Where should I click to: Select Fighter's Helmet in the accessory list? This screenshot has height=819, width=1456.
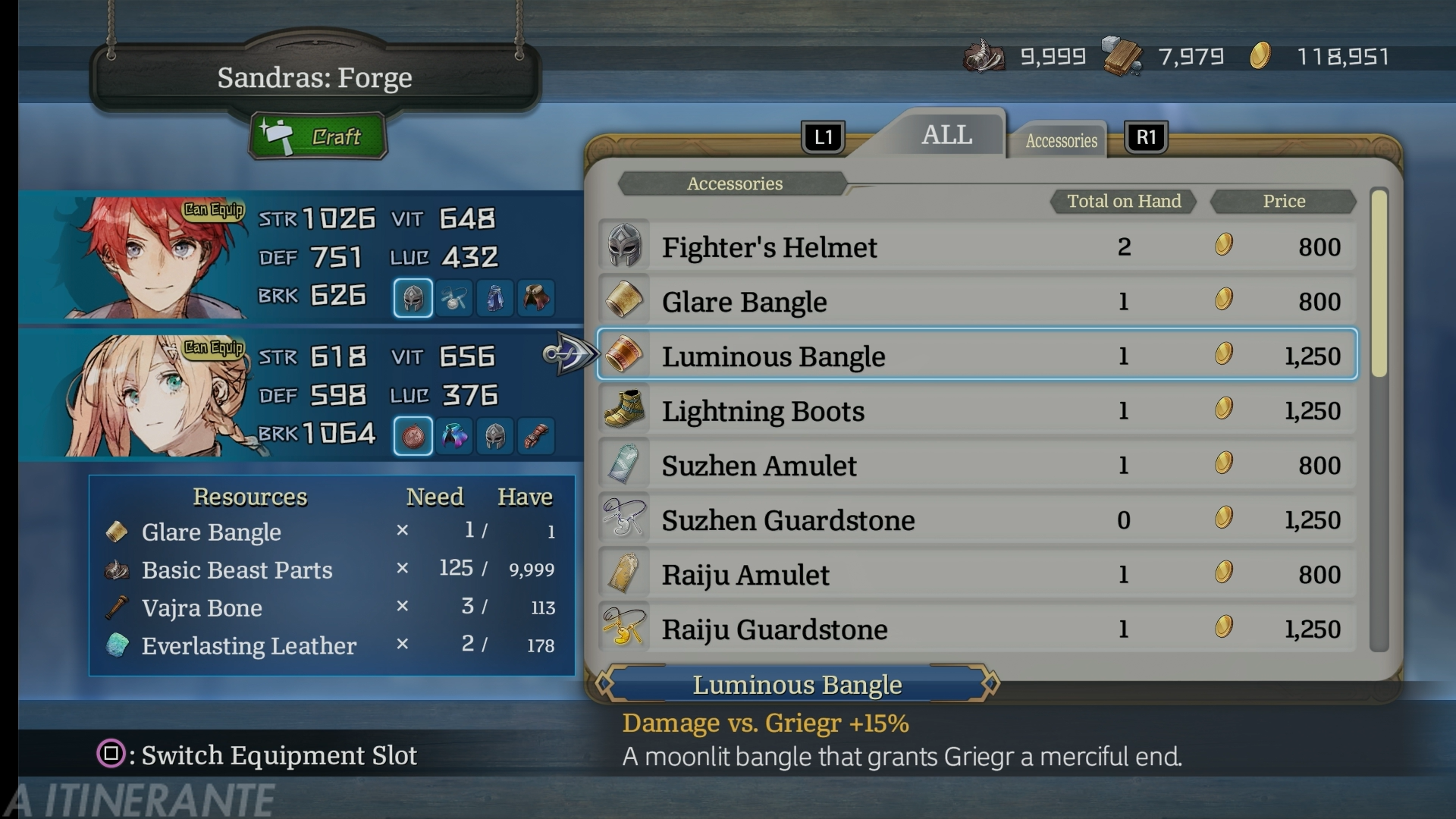click(977, 247)
